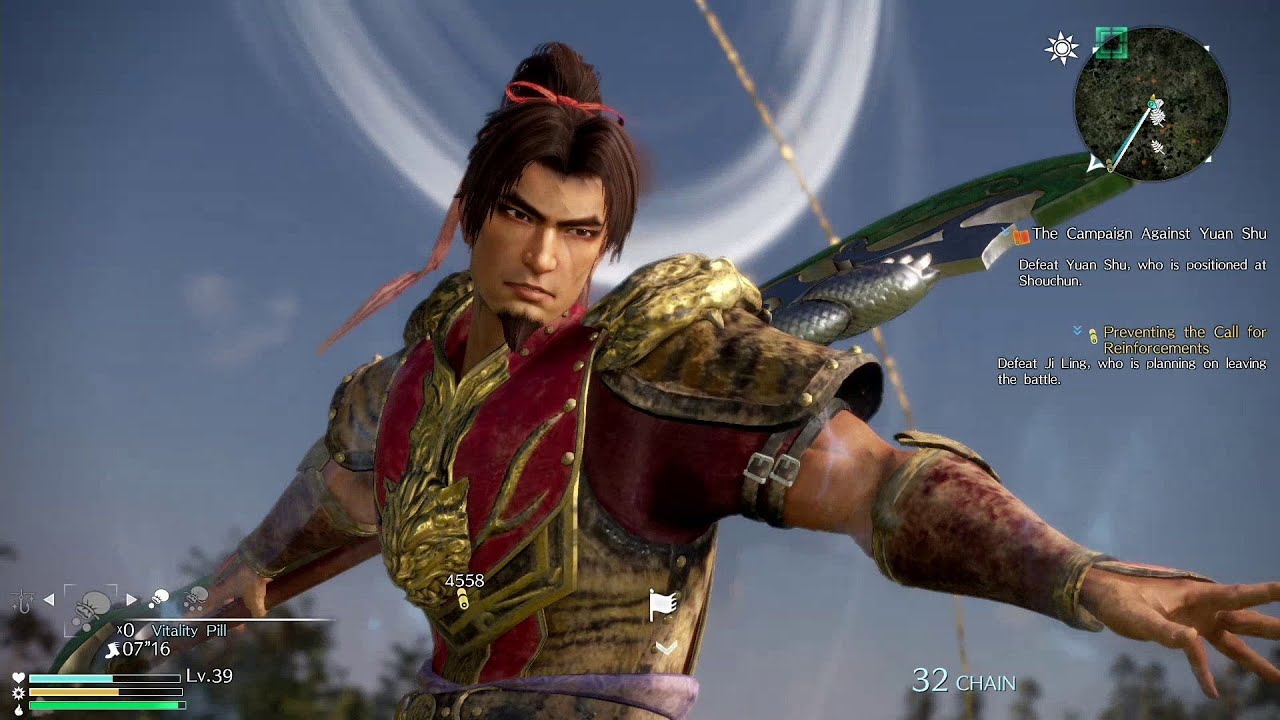Click the Lv.39 level label
1280x720 pixels.
[x=209, y=675]
